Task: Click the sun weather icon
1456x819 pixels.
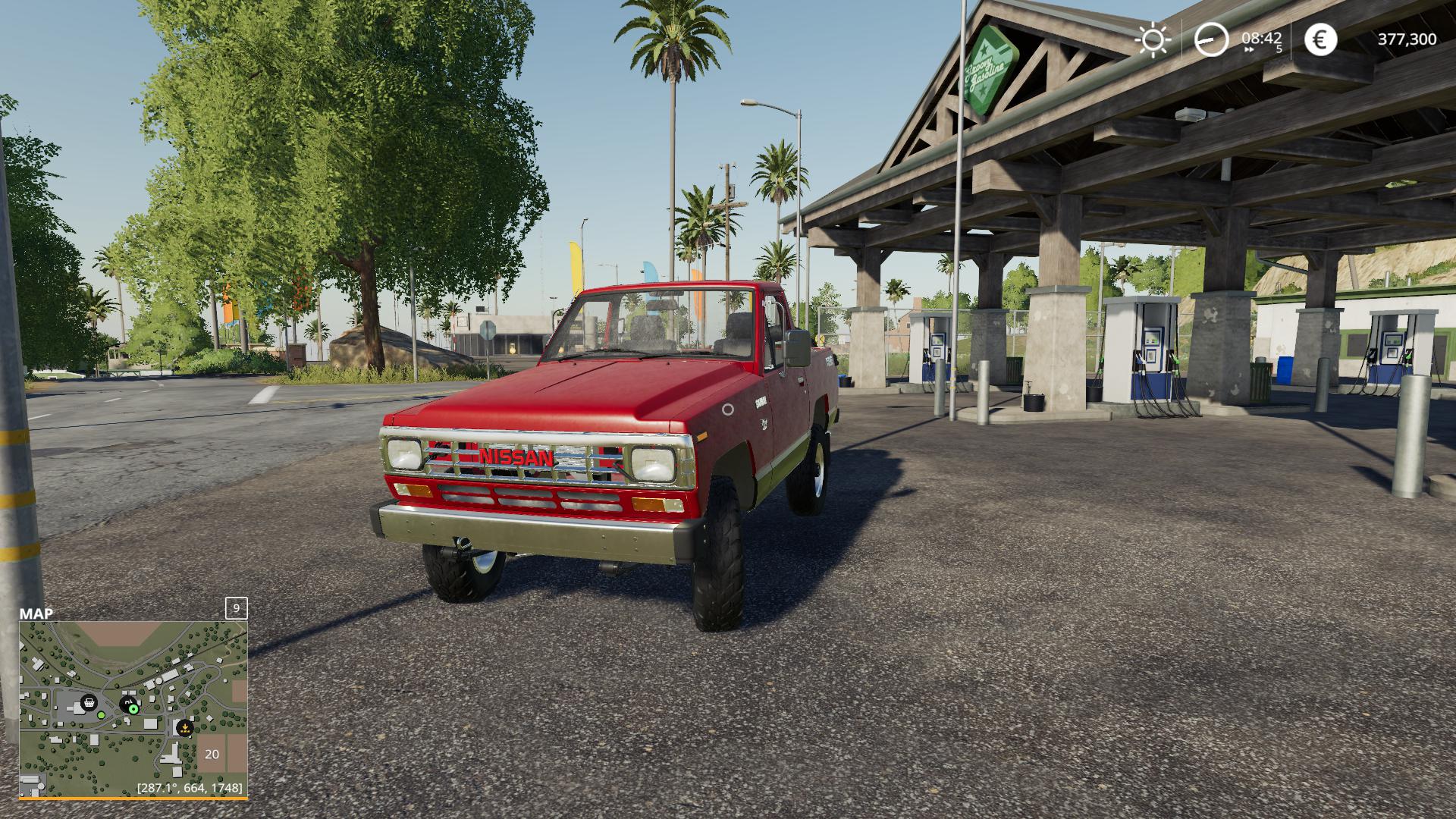Action: coord(1153,39)
